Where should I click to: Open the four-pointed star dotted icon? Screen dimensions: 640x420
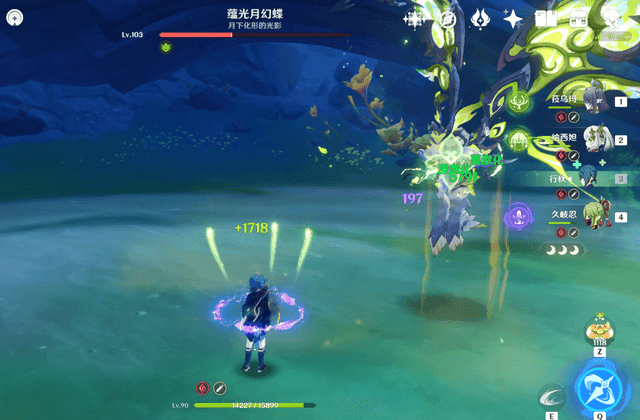click(x=414, y=18)
